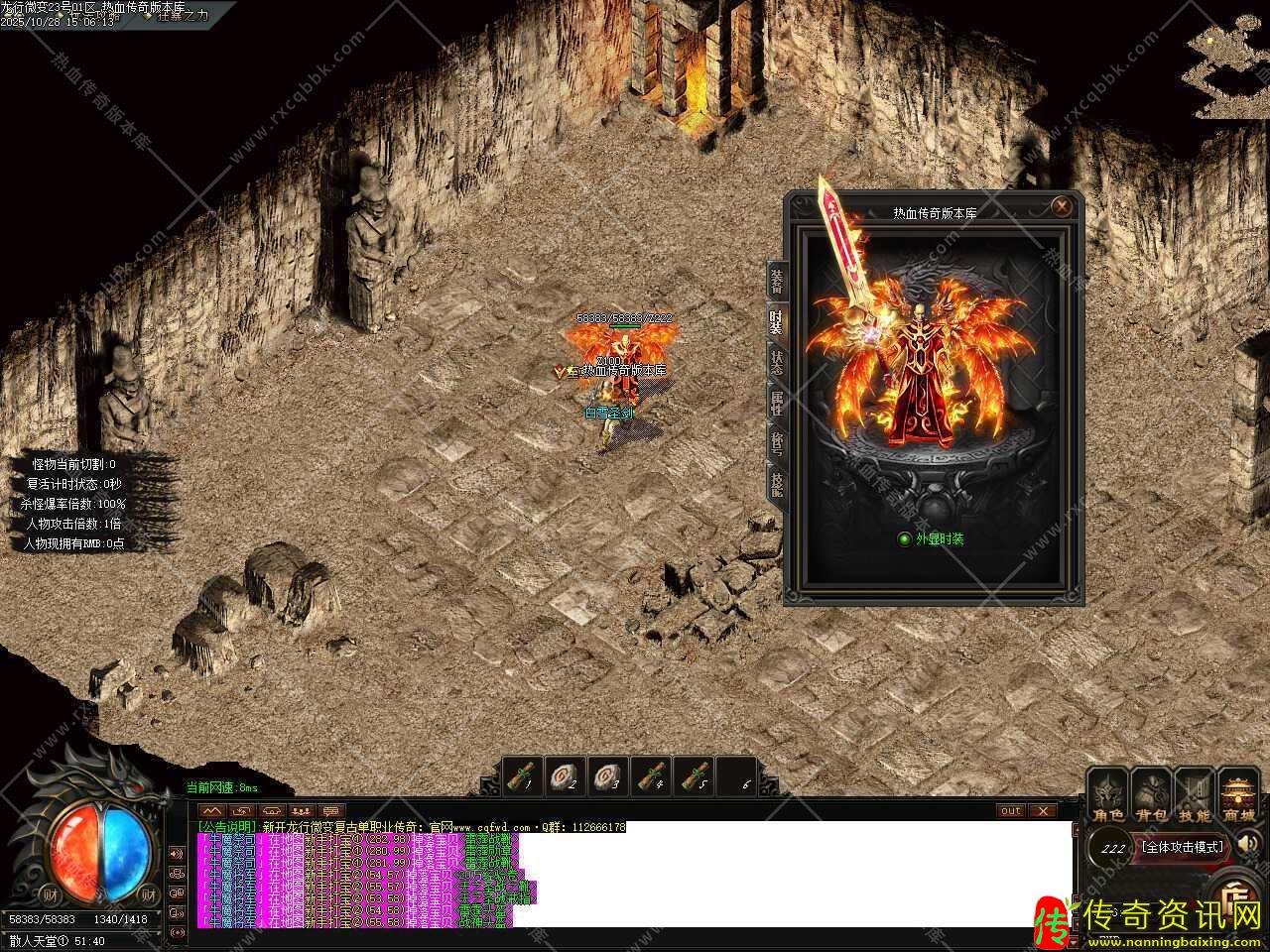Viewport: 1270px width, 952px height.
Task: Toggle the 外显时装 display option
Action: tap(904, 539)
